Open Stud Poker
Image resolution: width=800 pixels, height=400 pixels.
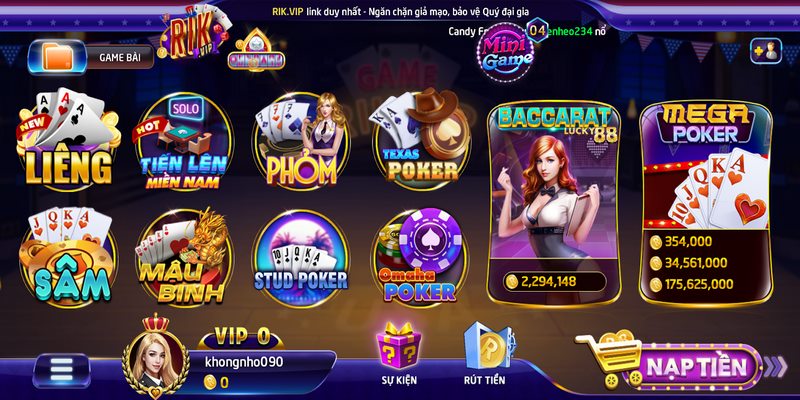pos(300,260)
